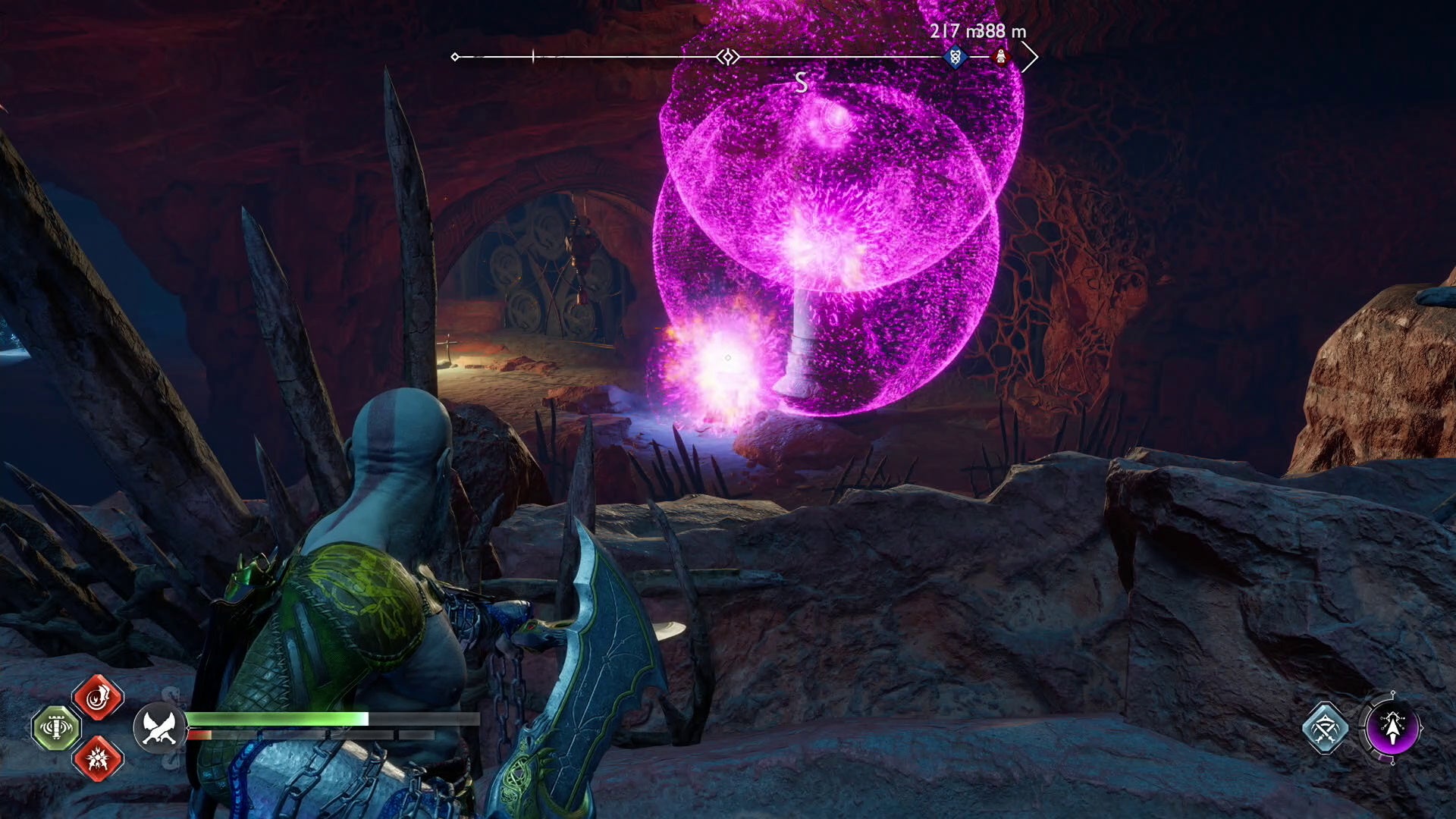Click the crossed Blades of Chaos weapon icon
This screenshot has height=819, width=1456.
[x=158, y=728]
